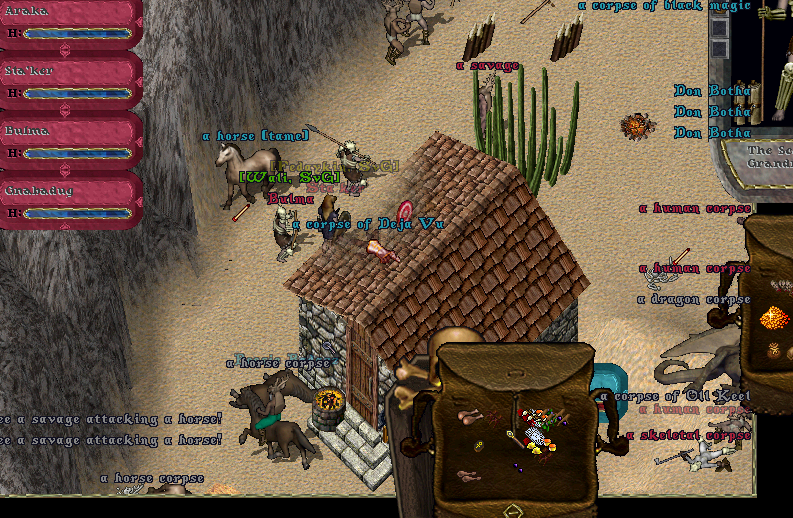
Task: Take the lower raw meat in backpack
Action: (x=467, y=475)
